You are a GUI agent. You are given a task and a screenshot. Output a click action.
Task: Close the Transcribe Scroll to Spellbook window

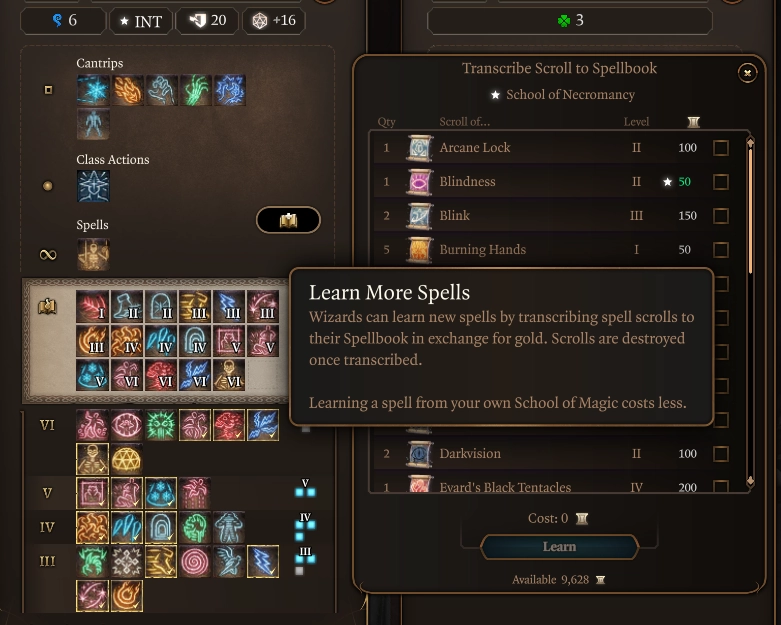coord(747,72)
